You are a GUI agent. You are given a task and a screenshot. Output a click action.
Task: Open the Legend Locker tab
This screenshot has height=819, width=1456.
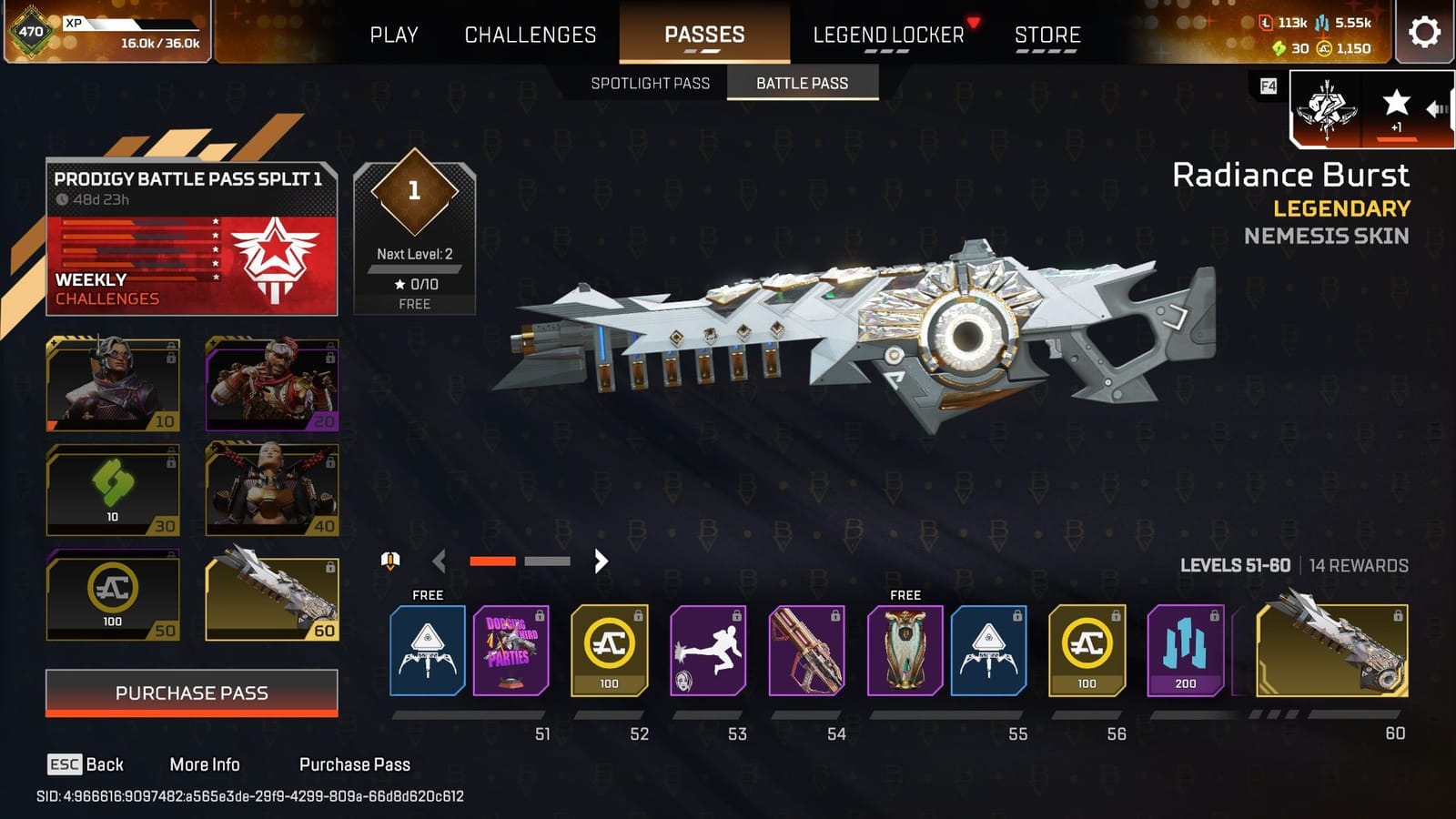click(887, 35)
